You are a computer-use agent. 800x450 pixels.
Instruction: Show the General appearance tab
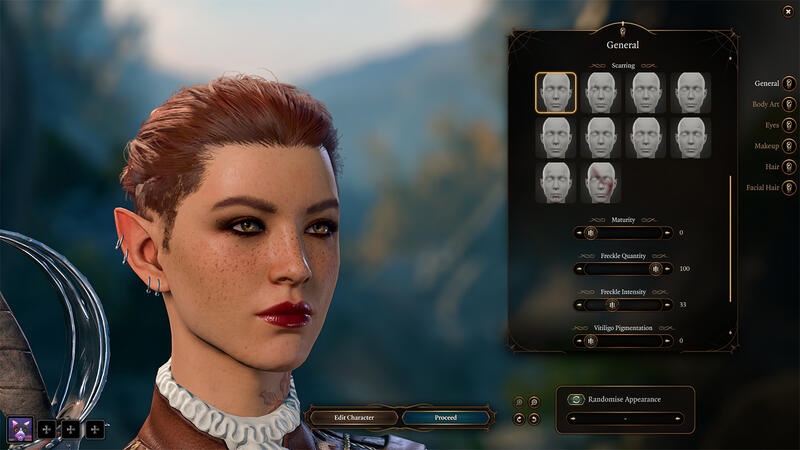pos(790,83)
